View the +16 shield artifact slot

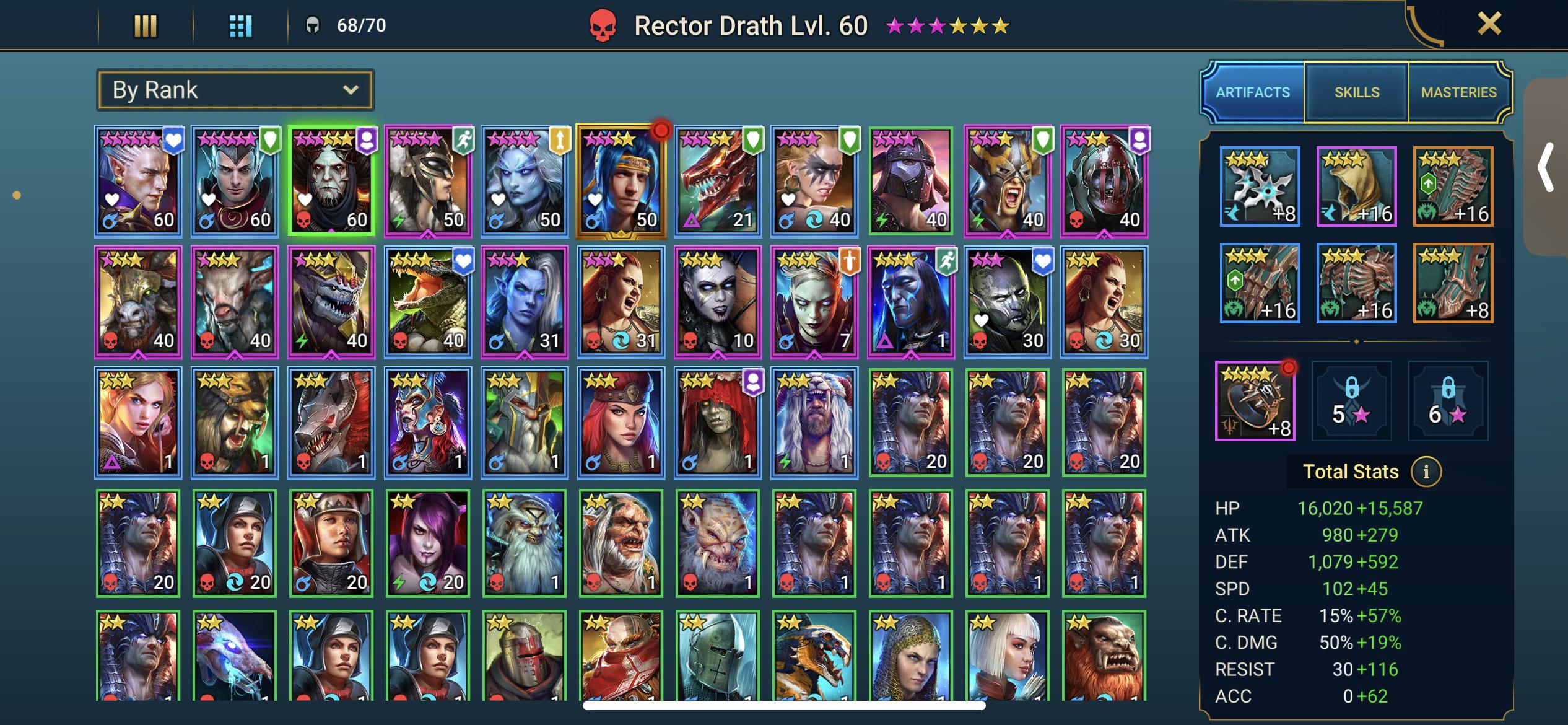[x=1452, y=186]
